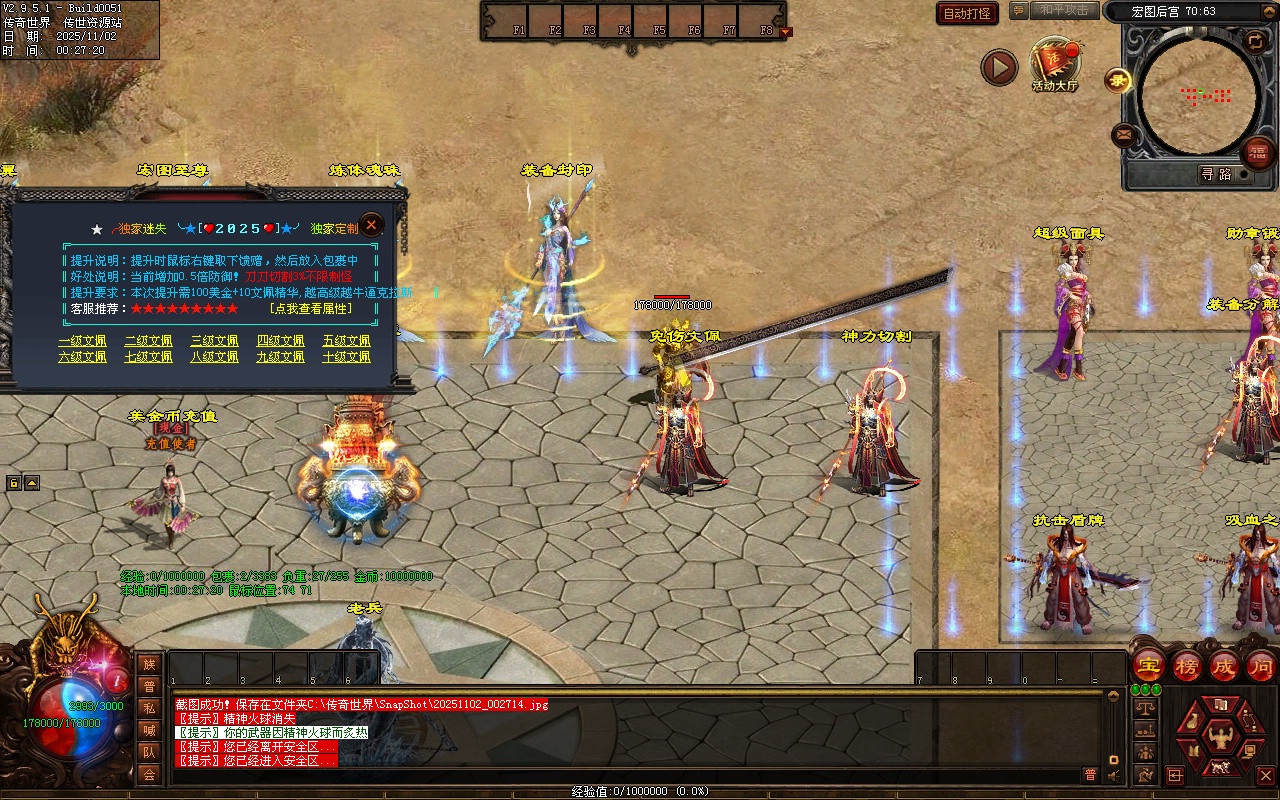Click the gold 录 record button
The image size is (1280, 800).
(1117, 80)
